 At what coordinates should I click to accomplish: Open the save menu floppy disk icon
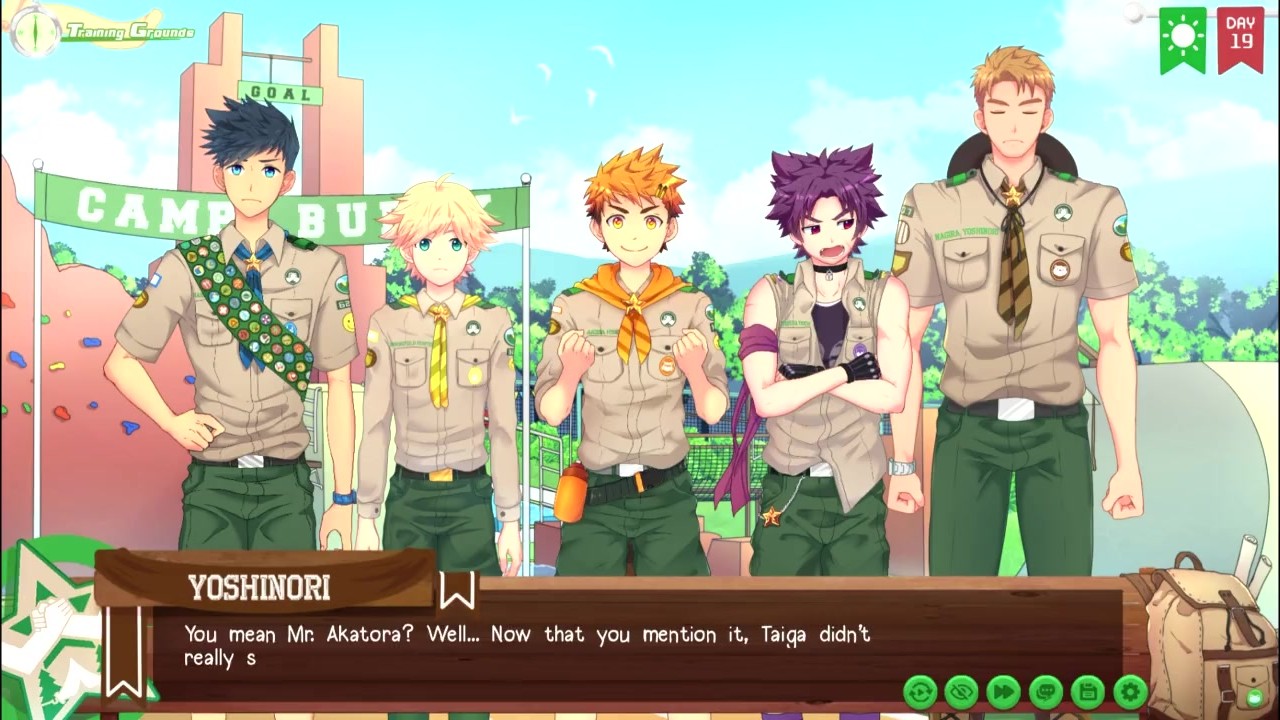[x=1088, y=691]
